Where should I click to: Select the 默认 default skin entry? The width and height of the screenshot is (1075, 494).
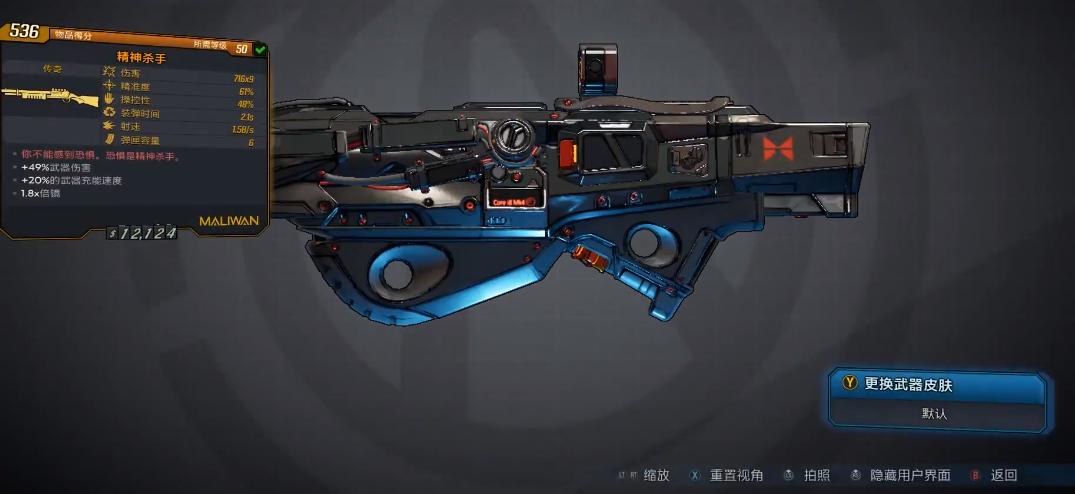934,413
